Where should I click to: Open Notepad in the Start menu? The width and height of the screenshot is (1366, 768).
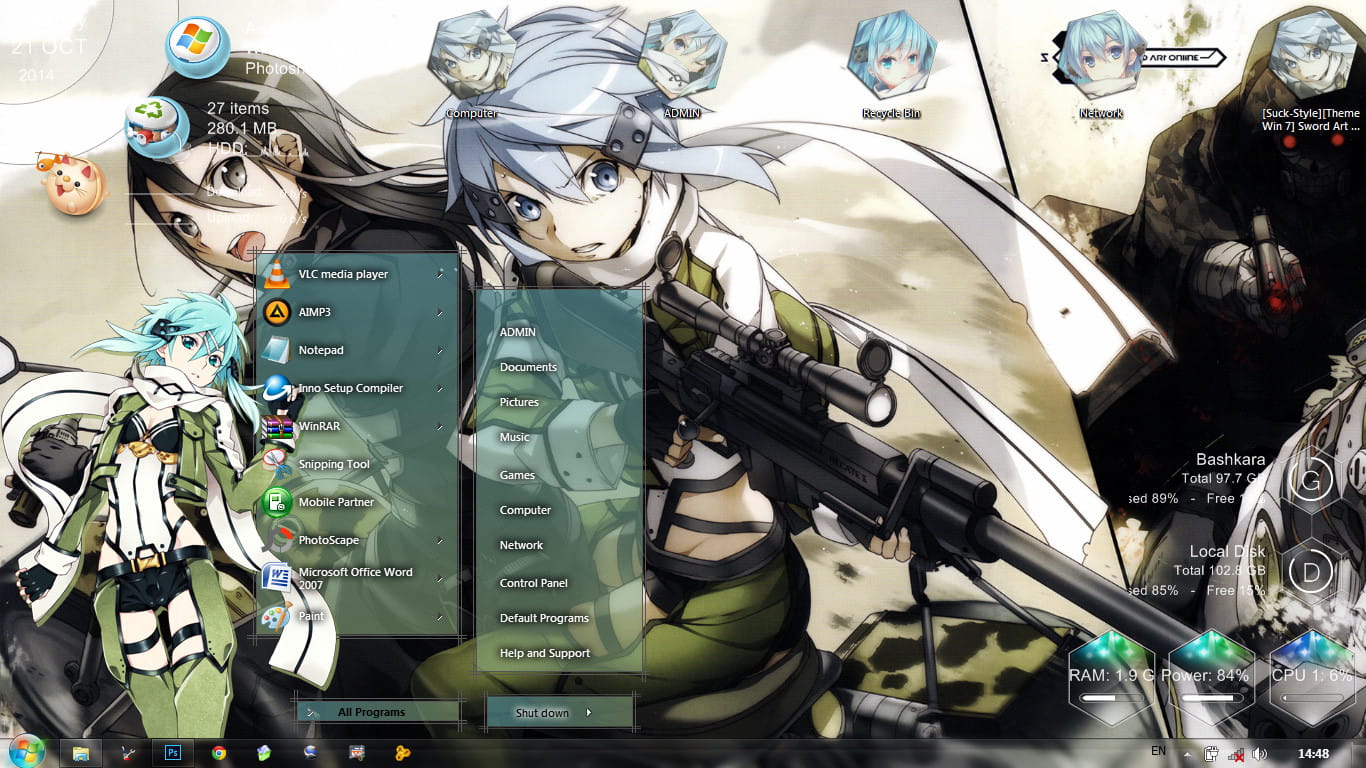(320, 350)
